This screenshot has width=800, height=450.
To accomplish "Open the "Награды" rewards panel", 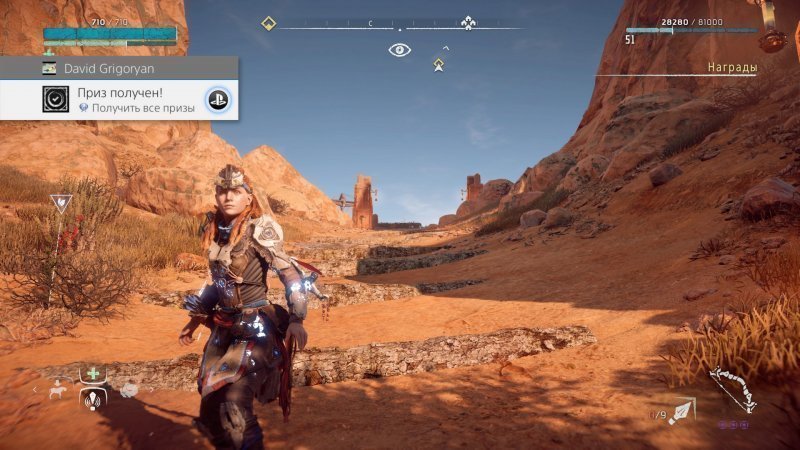I will (731, 67).
